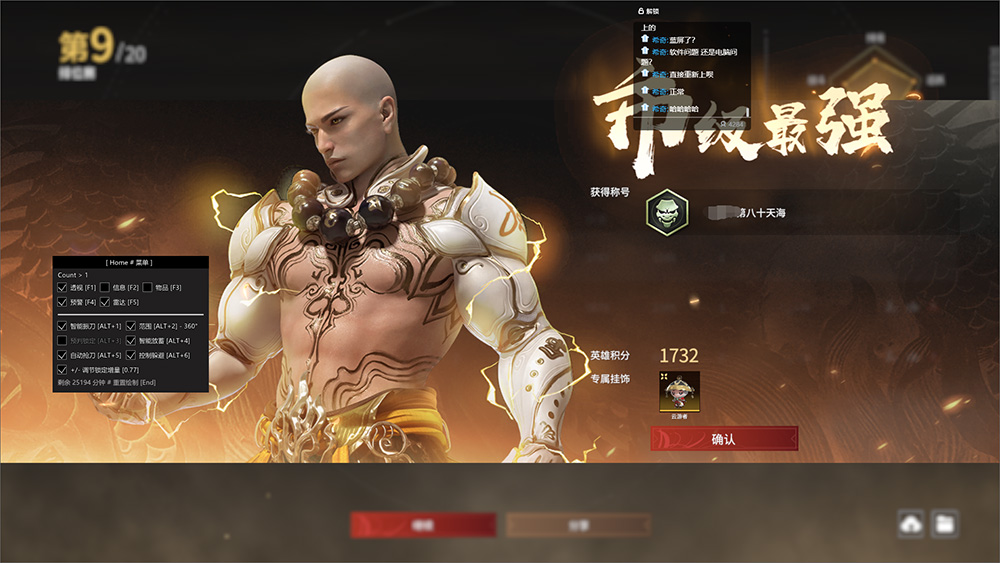Toggle the 预警 [F4] checkbox
This screenshot has height=563, width=1000.
click(63, 302)
